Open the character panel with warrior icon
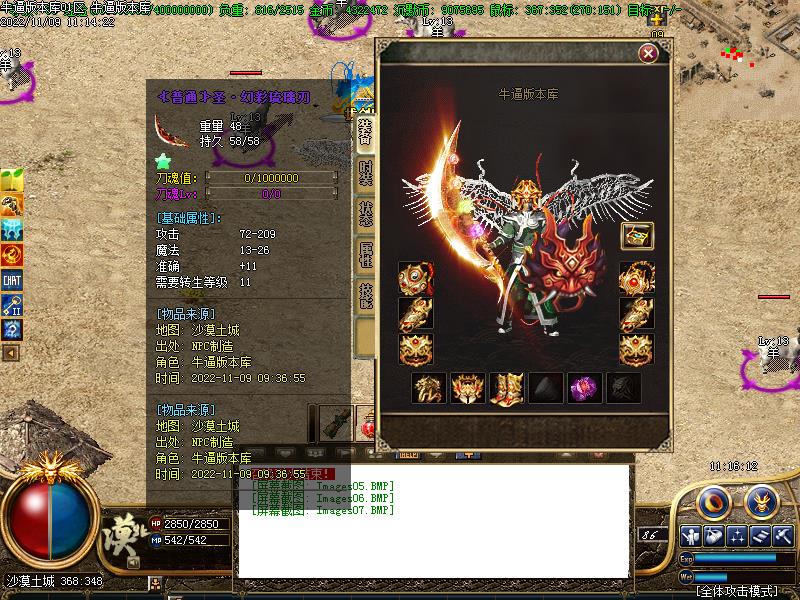The width and height of the screenshot is (800, 600). point(690,535)
